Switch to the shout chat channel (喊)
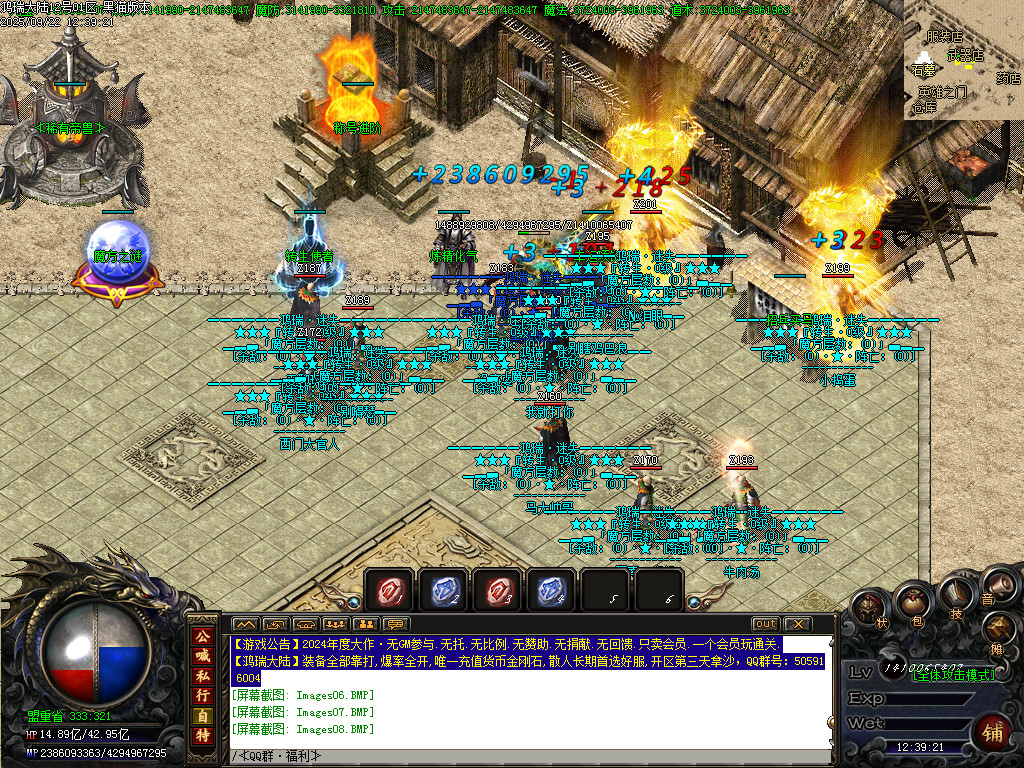1024x768 pixels. (x=203, y=656)
